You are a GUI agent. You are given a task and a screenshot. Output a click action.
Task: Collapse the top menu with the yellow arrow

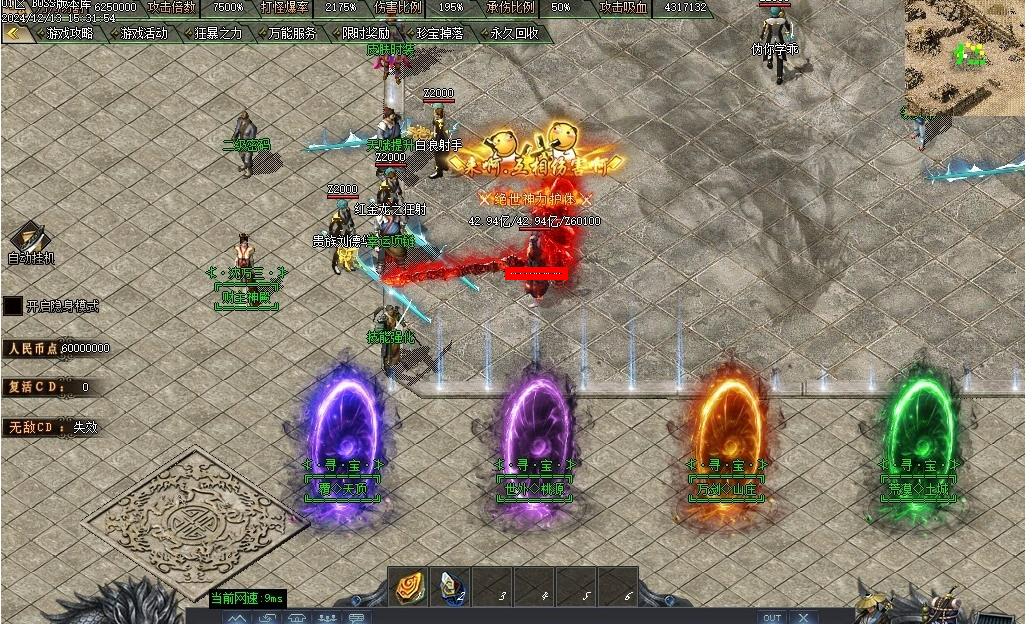13,33
